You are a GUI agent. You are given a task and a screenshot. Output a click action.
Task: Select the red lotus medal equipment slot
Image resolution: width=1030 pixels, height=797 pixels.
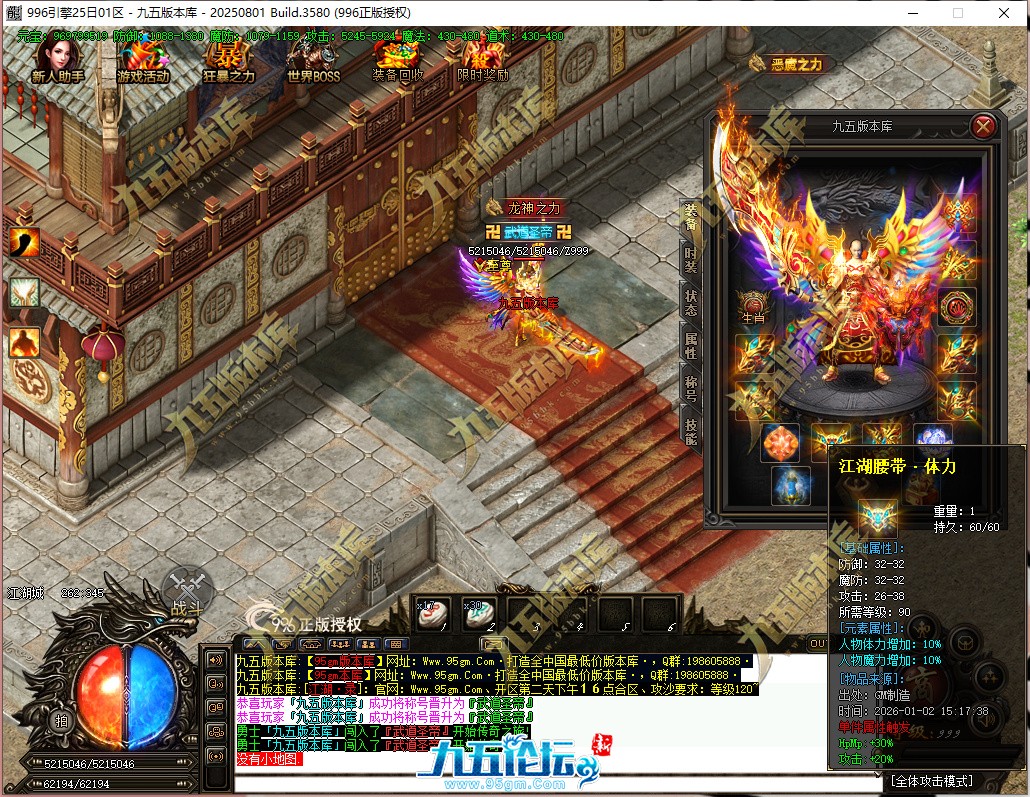[x=958, y=303]
